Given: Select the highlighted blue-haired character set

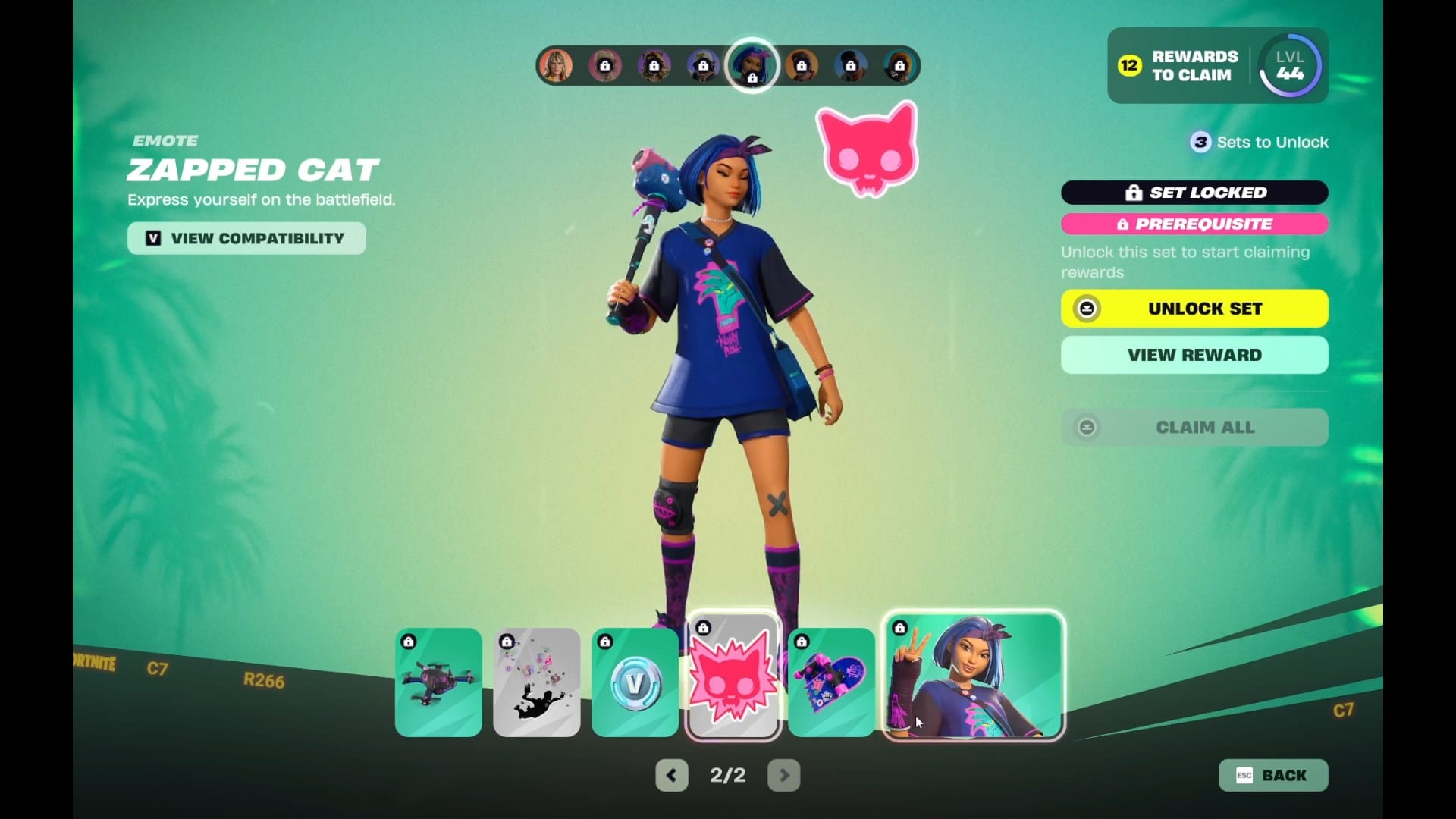Looking at the screenshot, I should (x=752, y=65).
